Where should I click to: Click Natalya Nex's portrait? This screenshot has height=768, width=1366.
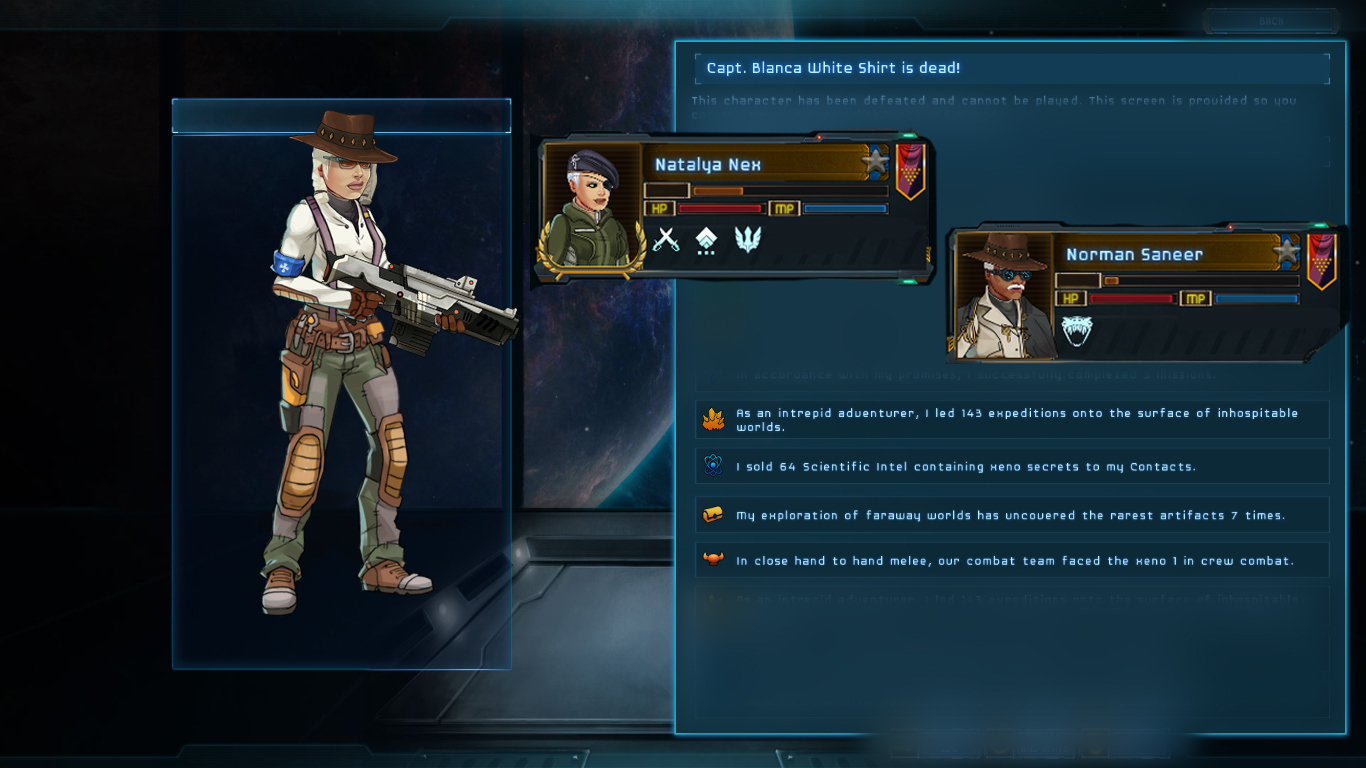(x=591, y=207)
